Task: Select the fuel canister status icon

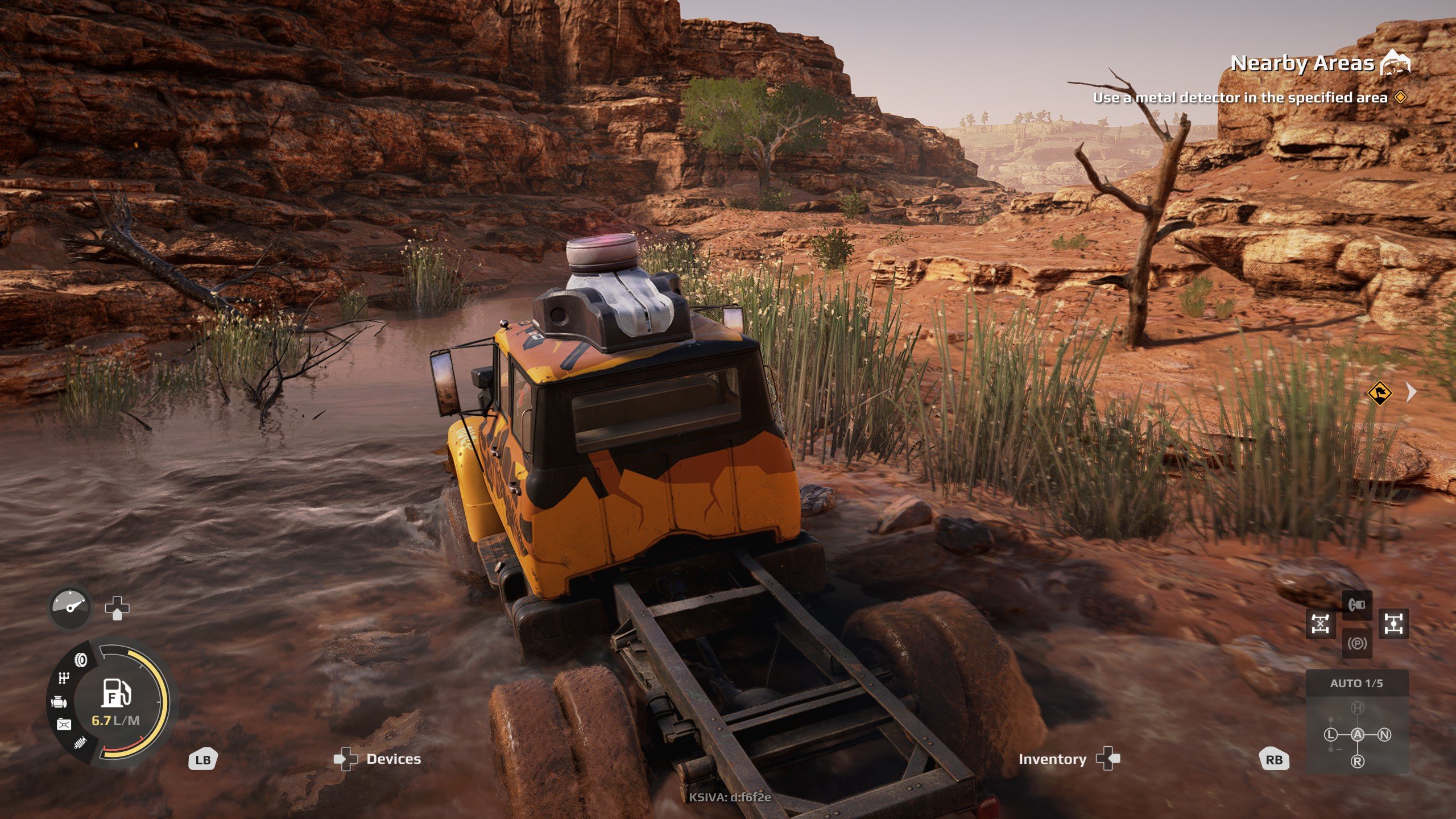Action: pos(64,724)
